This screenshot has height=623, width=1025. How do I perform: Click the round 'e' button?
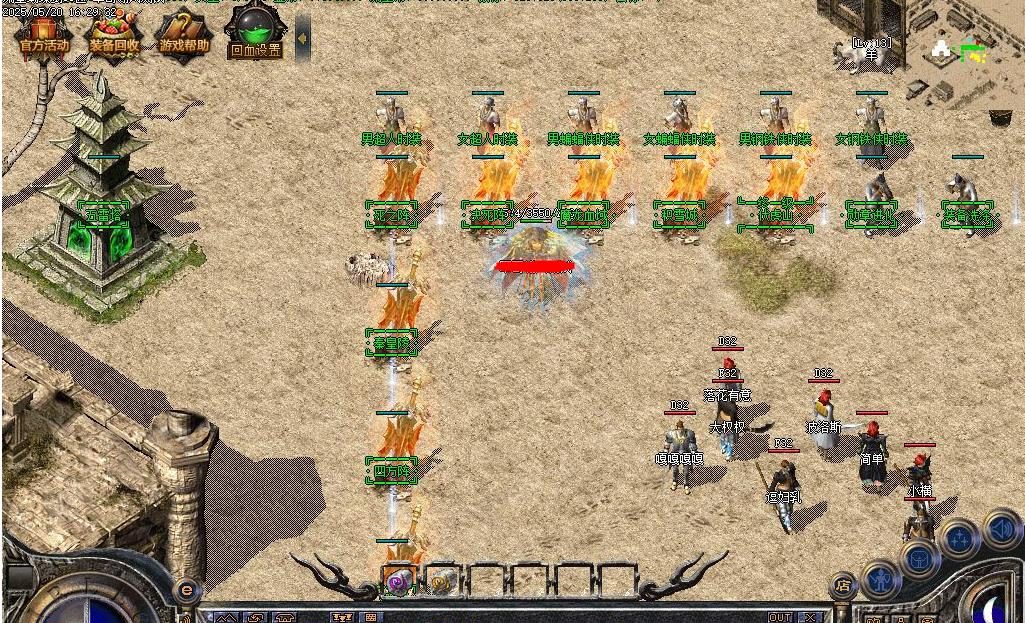(186, 590)
